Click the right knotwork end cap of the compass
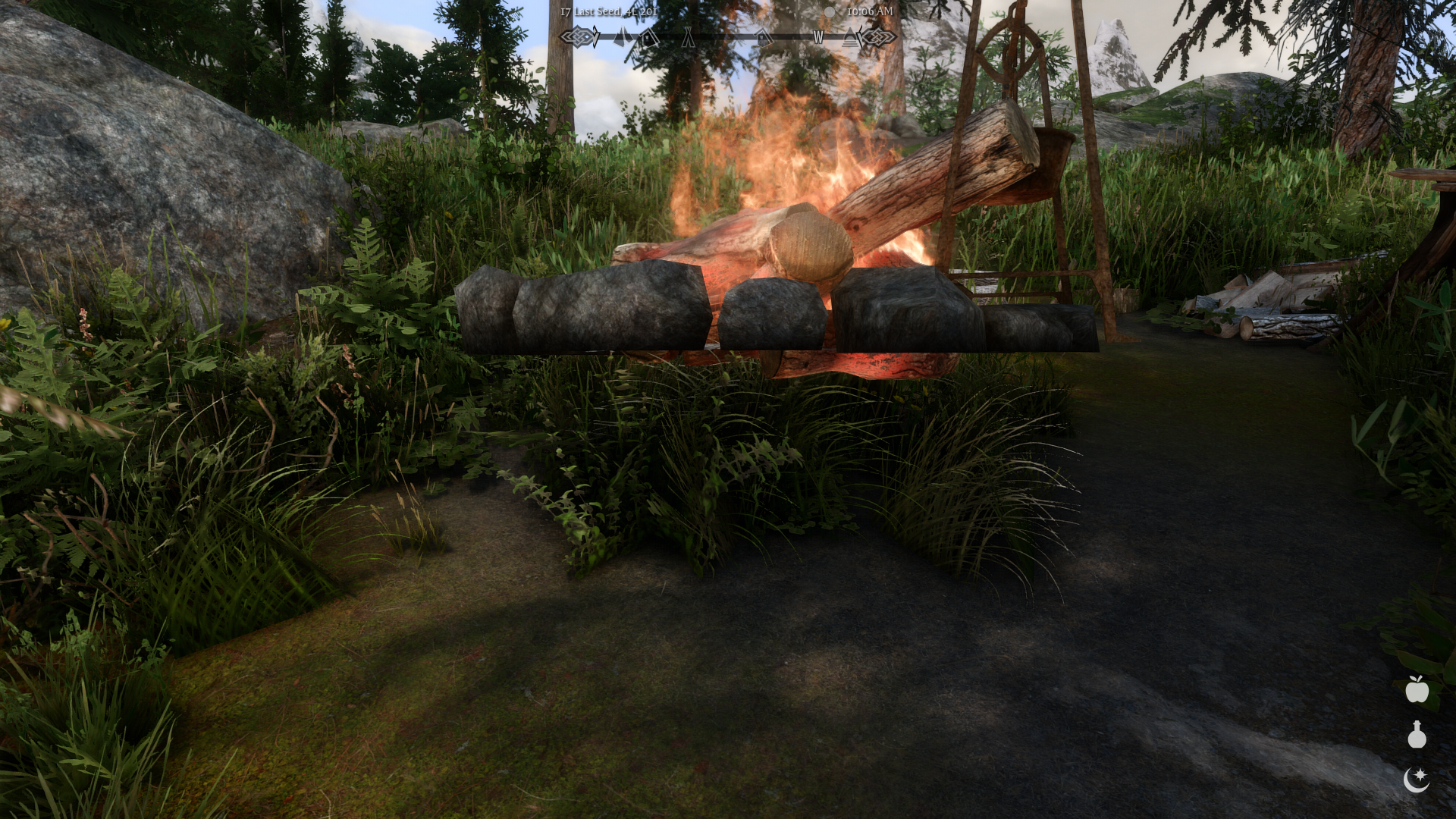 tap(878, 36)
